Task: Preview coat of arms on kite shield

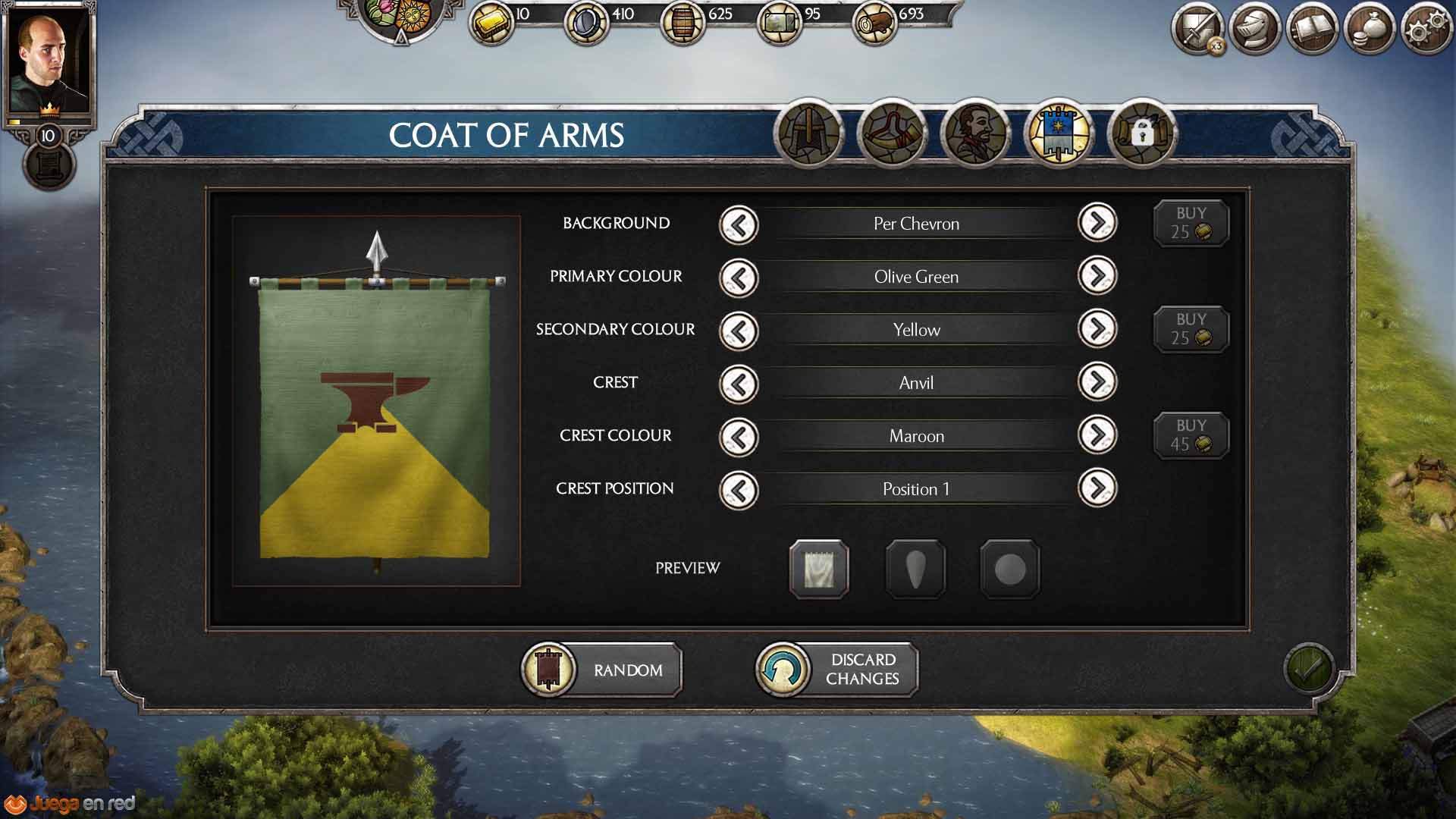Action: point(915,569)
